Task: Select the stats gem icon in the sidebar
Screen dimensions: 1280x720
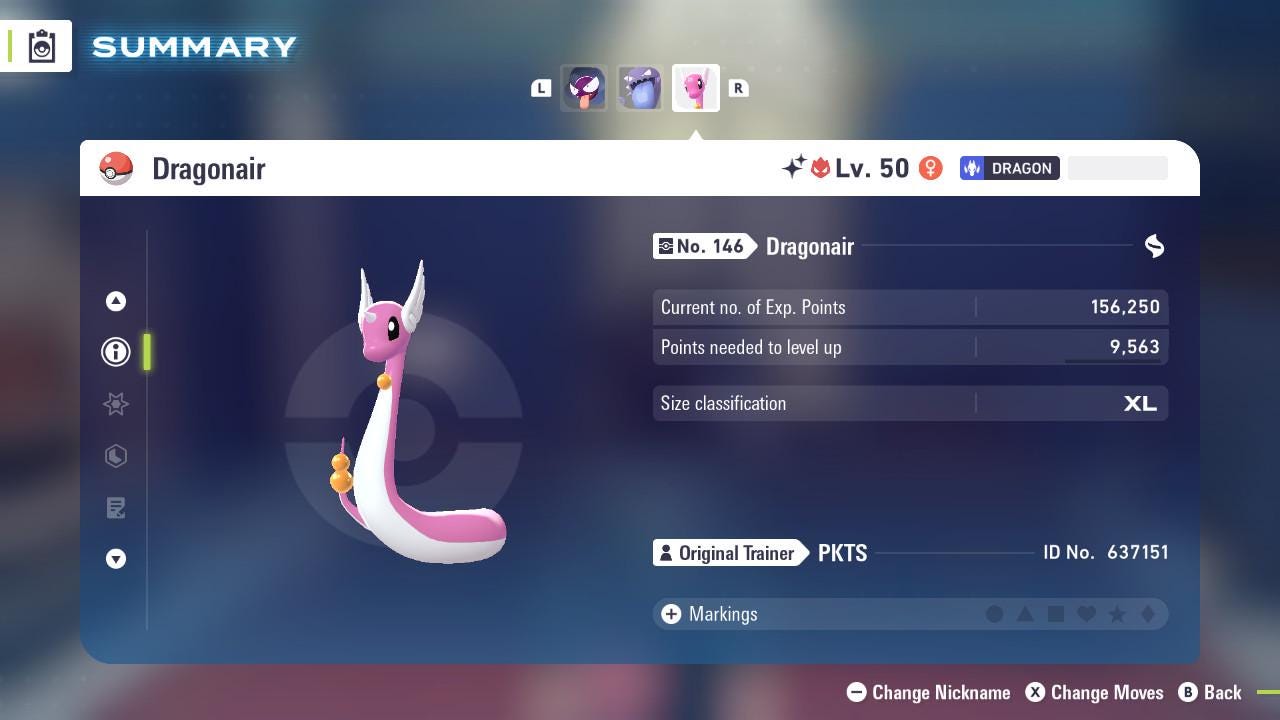Action: (x=116, y=456)
